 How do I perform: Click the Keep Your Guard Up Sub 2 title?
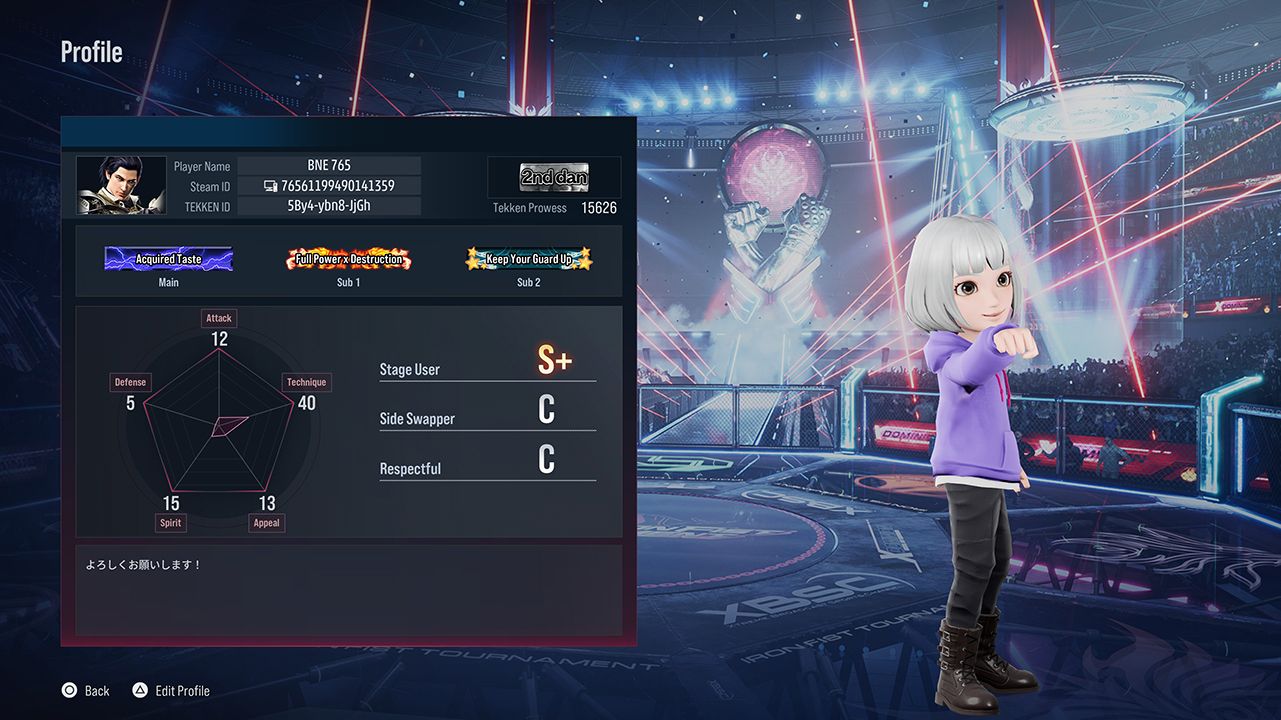[x=528, y=258]
